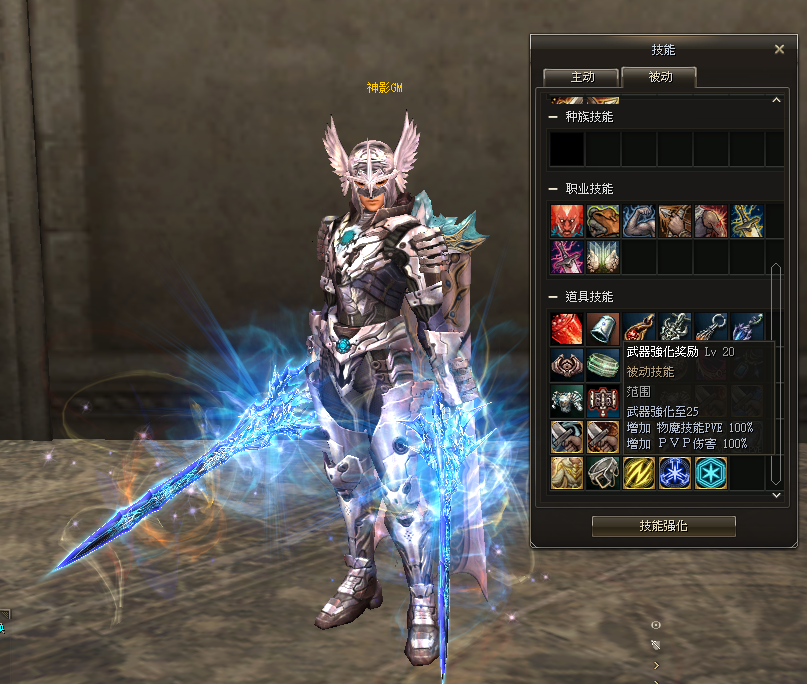Select the cyan snowflake hexagon skill icon
The width and height of the screenshot is (807, 684).
[710, 472]
